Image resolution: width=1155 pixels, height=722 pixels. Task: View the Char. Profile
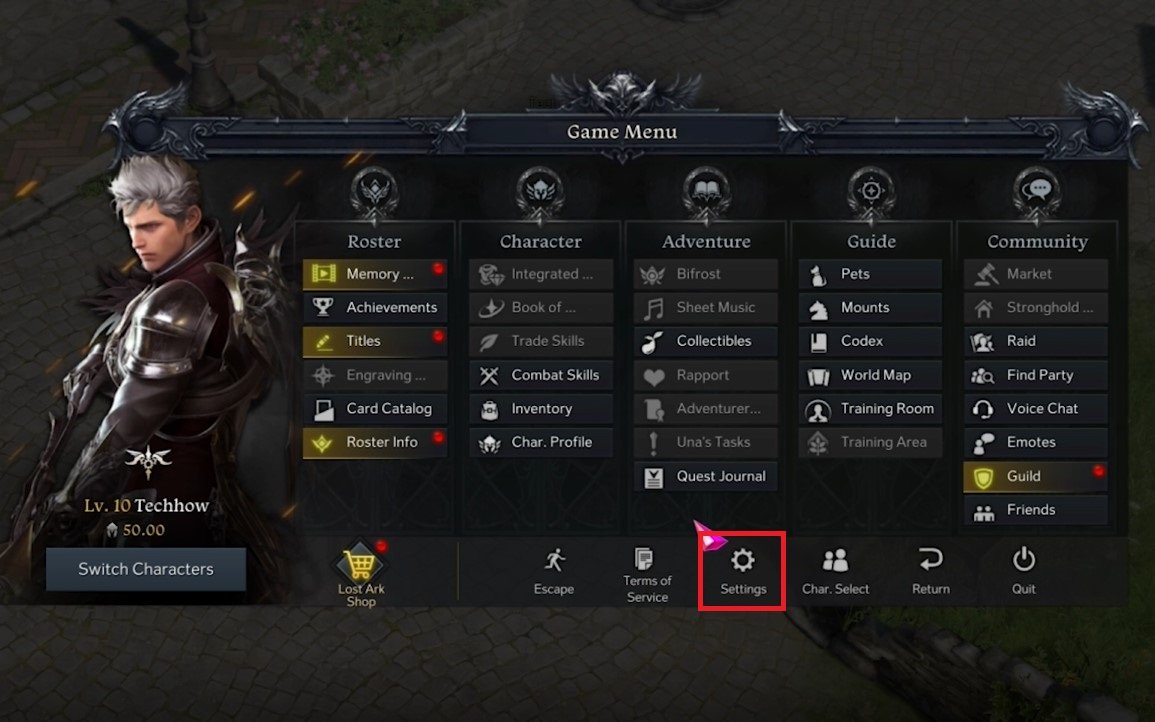coord(541,442)
